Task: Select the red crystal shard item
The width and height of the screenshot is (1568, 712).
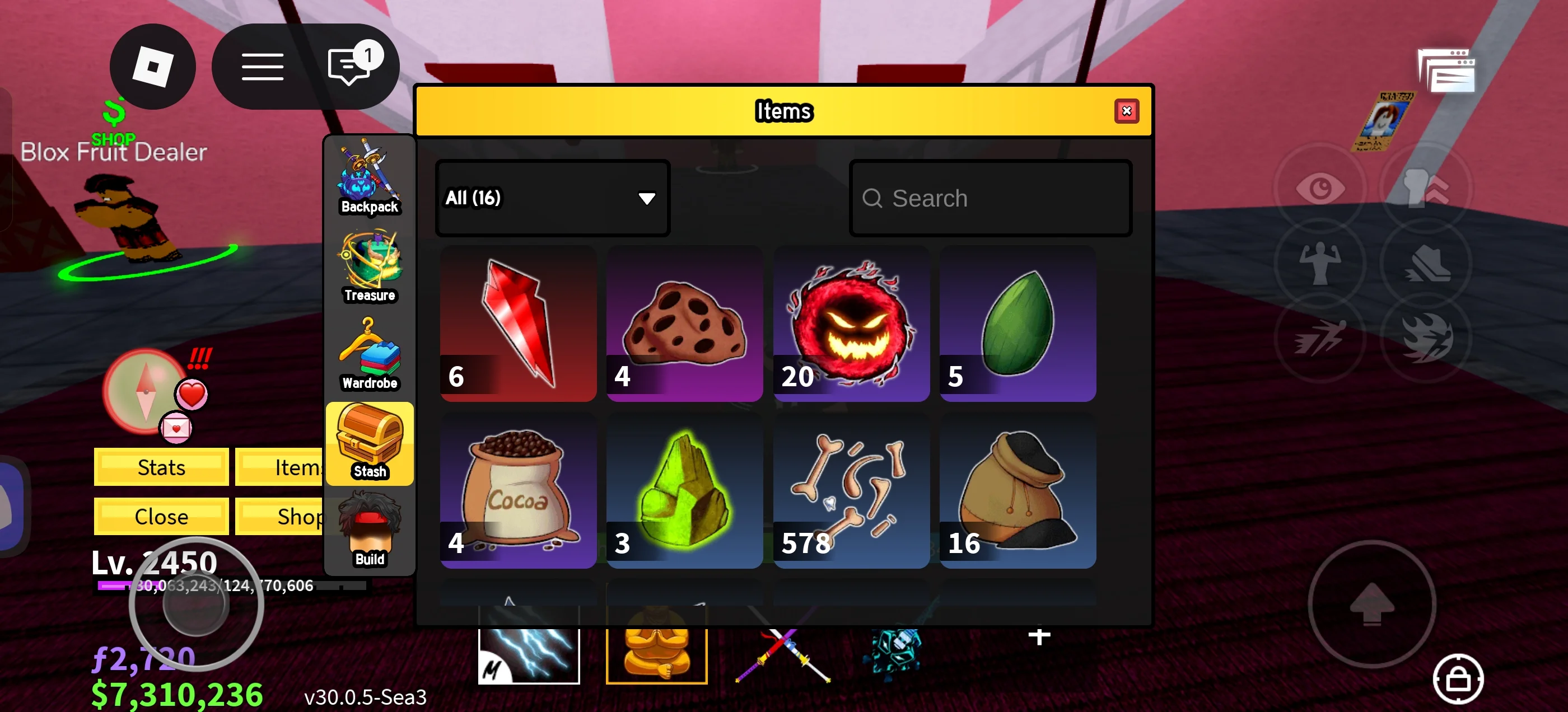Action: coord(518,323)
